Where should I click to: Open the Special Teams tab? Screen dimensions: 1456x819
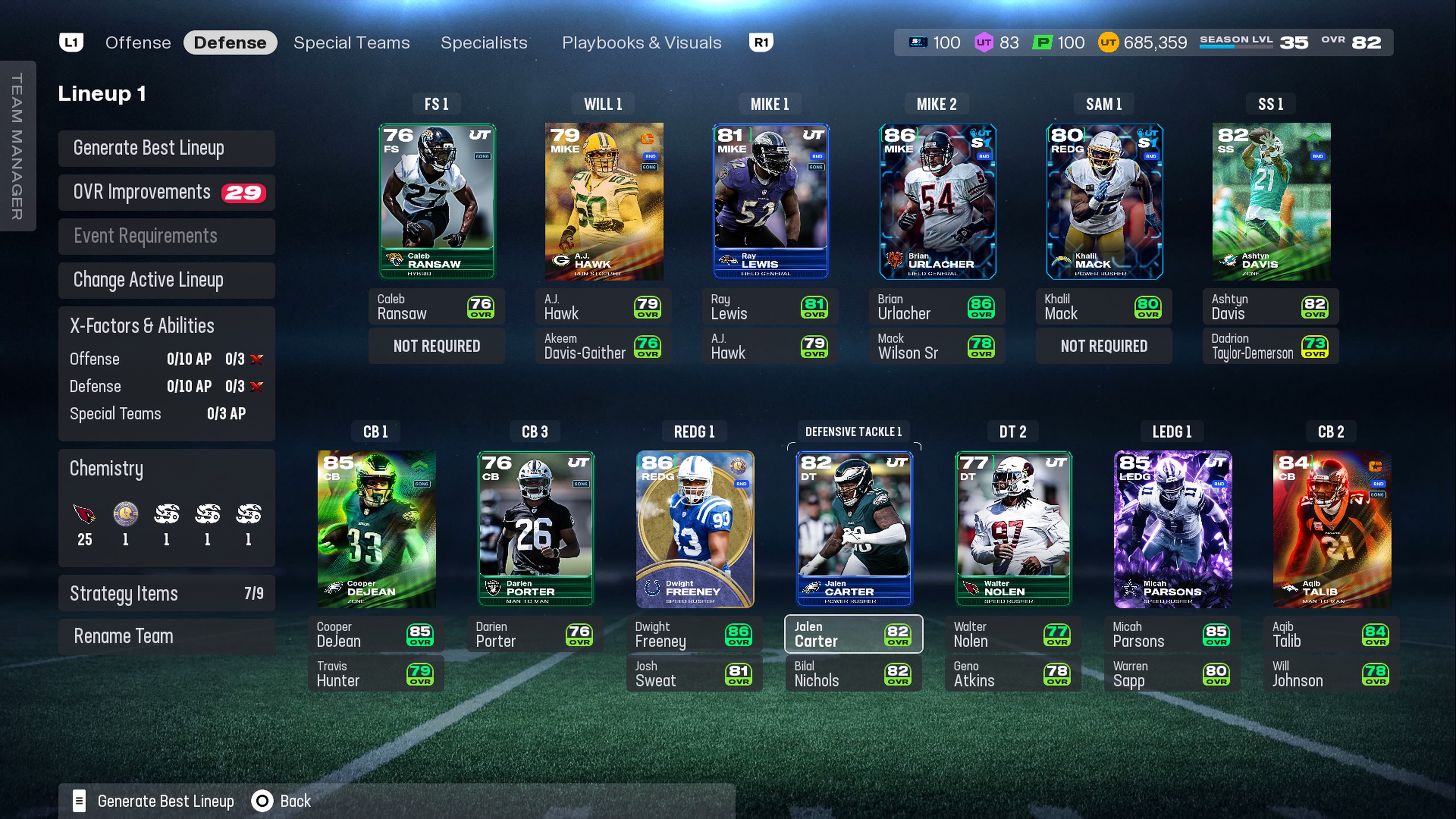[351, 42]
